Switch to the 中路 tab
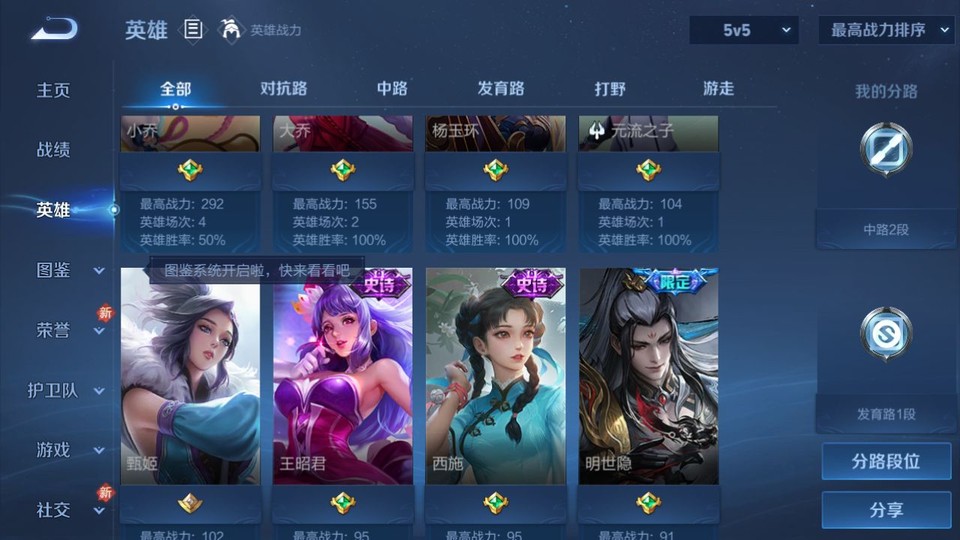The width and height of the screenshot is (960, 540). click(392, 89)
